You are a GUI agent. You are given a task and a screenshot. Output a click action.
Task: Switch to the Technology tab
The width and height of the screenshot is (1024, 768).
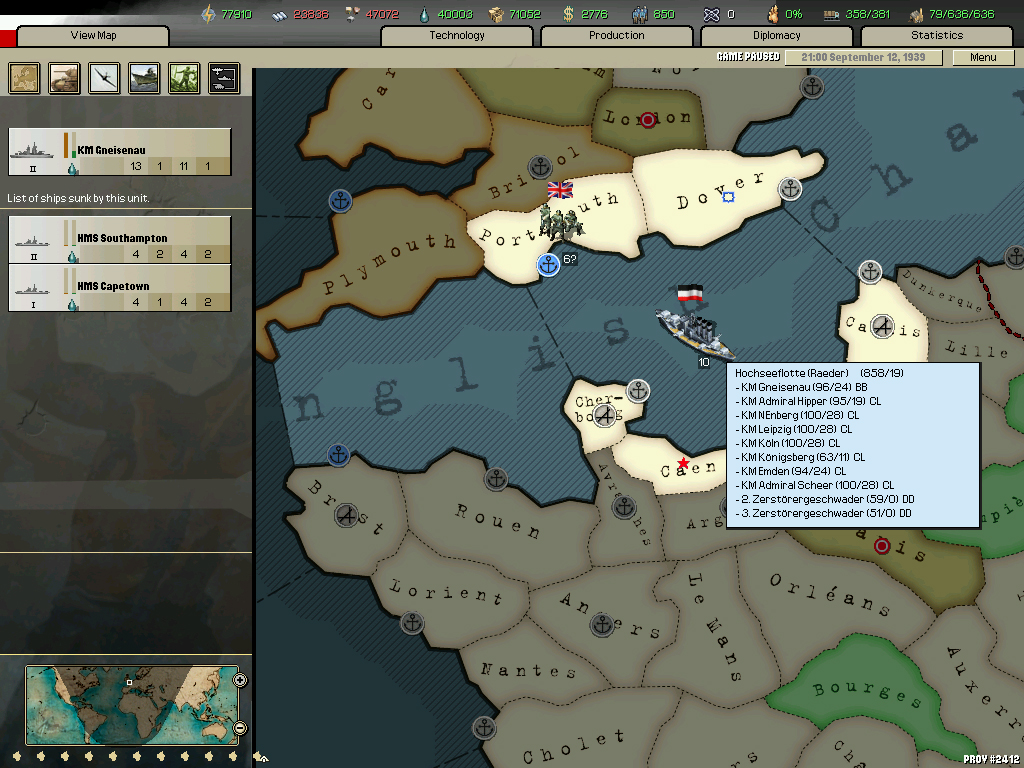(x=457, y=36)
